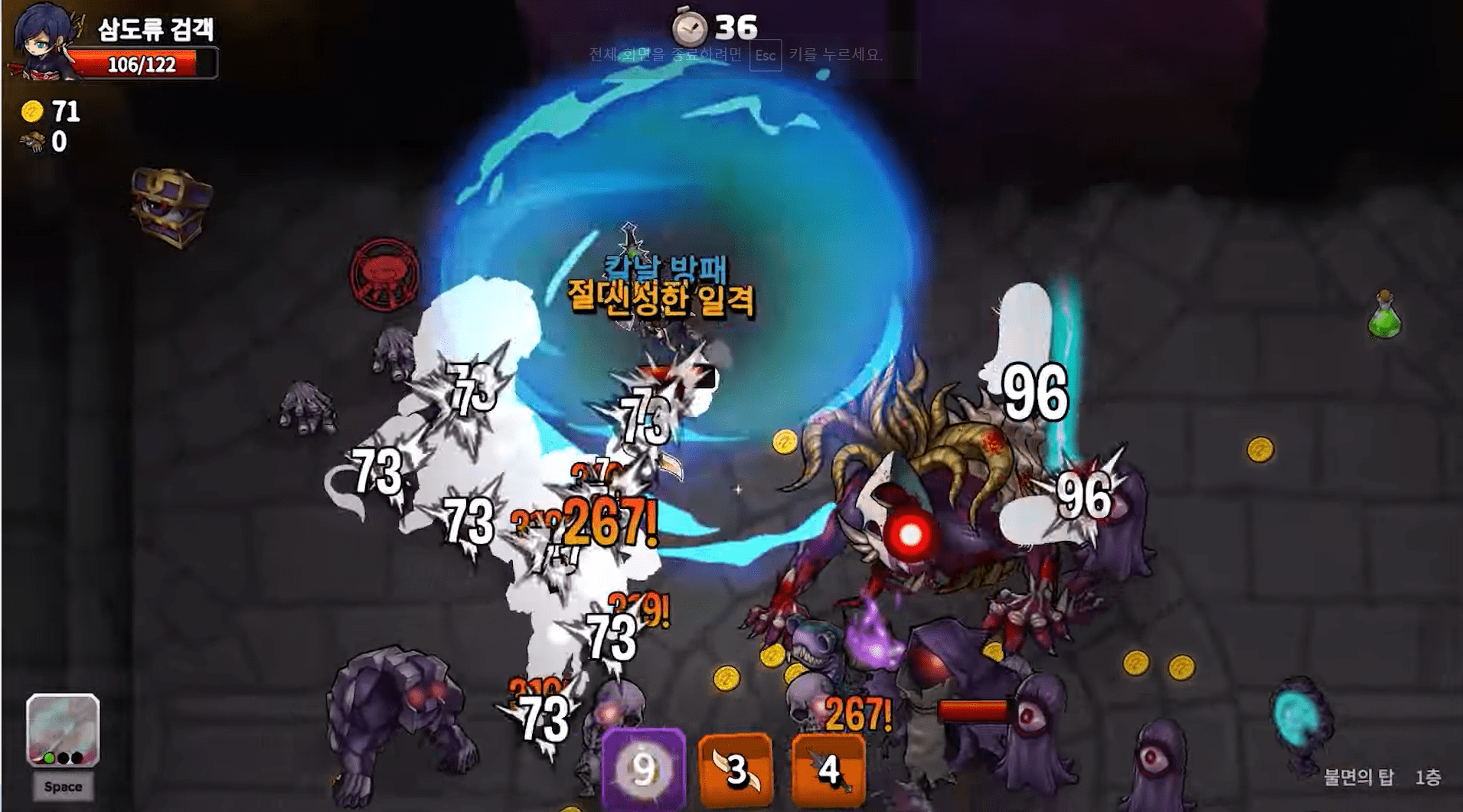
Task: Click the timer showing 36 seconds
Action: (x=712, y=28)
